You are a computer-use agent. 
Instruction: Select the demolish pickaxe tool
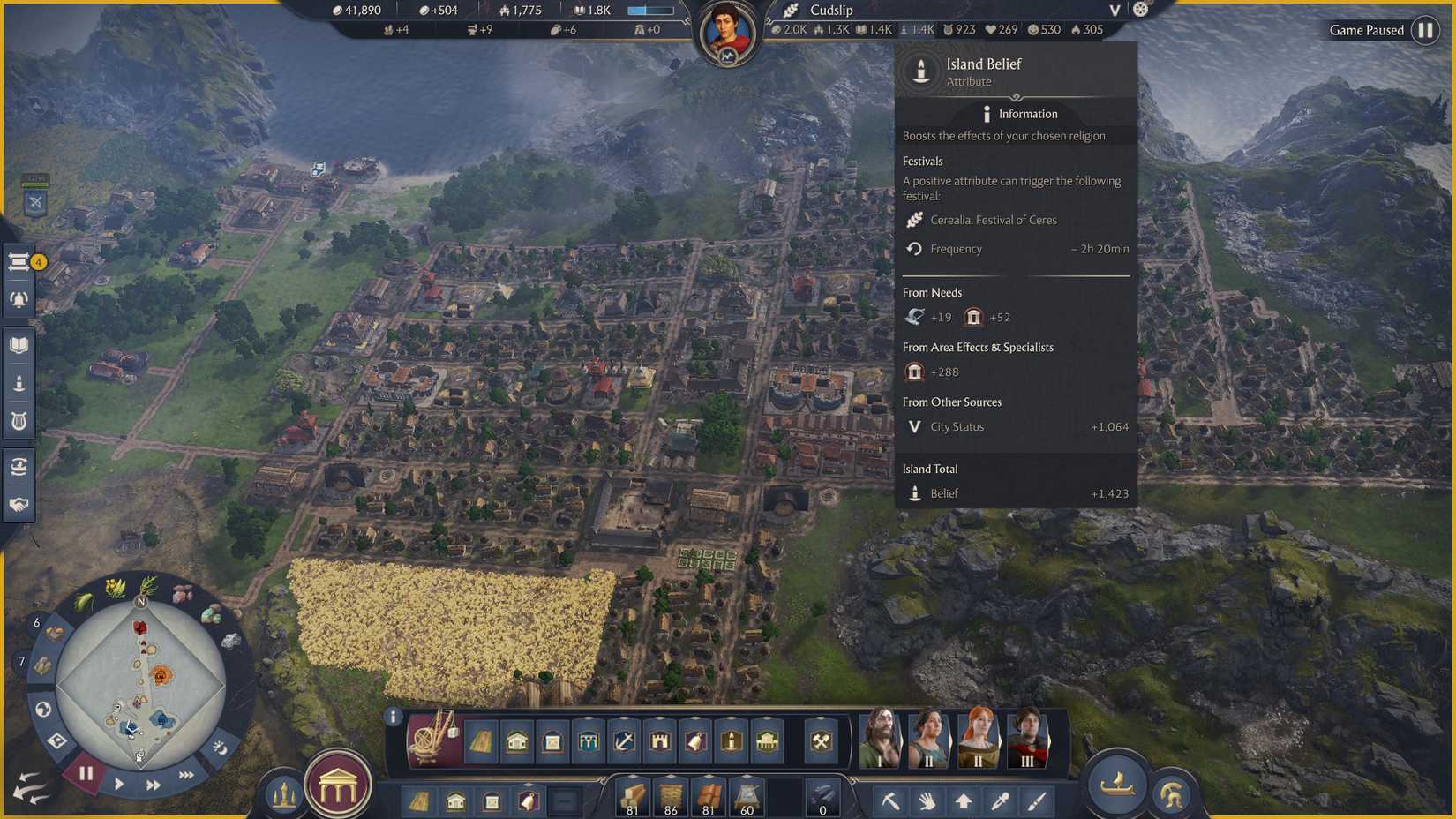click(891, 801)
